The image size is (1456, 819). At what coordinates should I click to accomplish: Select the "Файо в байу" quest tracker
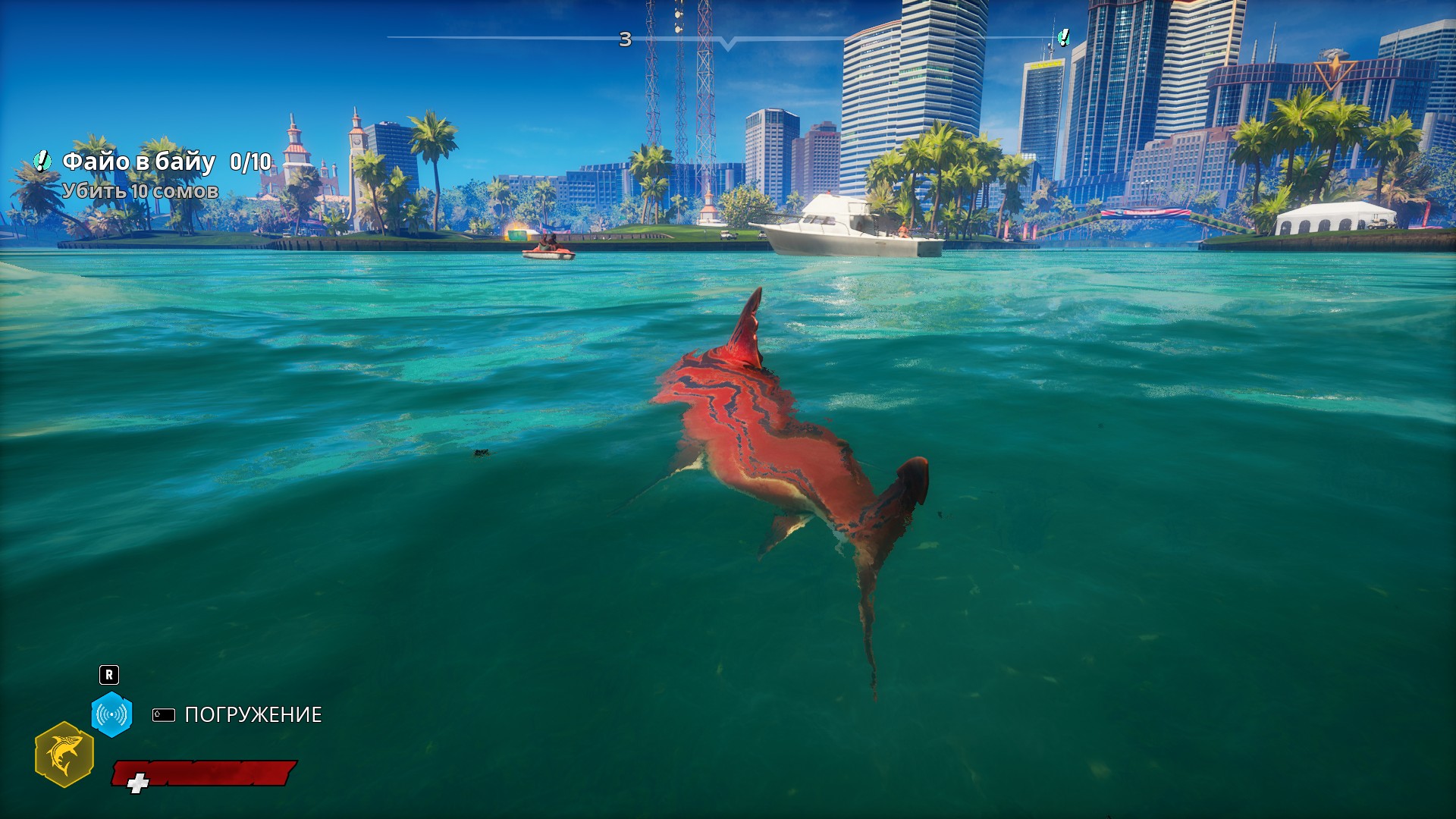[139, 162]
